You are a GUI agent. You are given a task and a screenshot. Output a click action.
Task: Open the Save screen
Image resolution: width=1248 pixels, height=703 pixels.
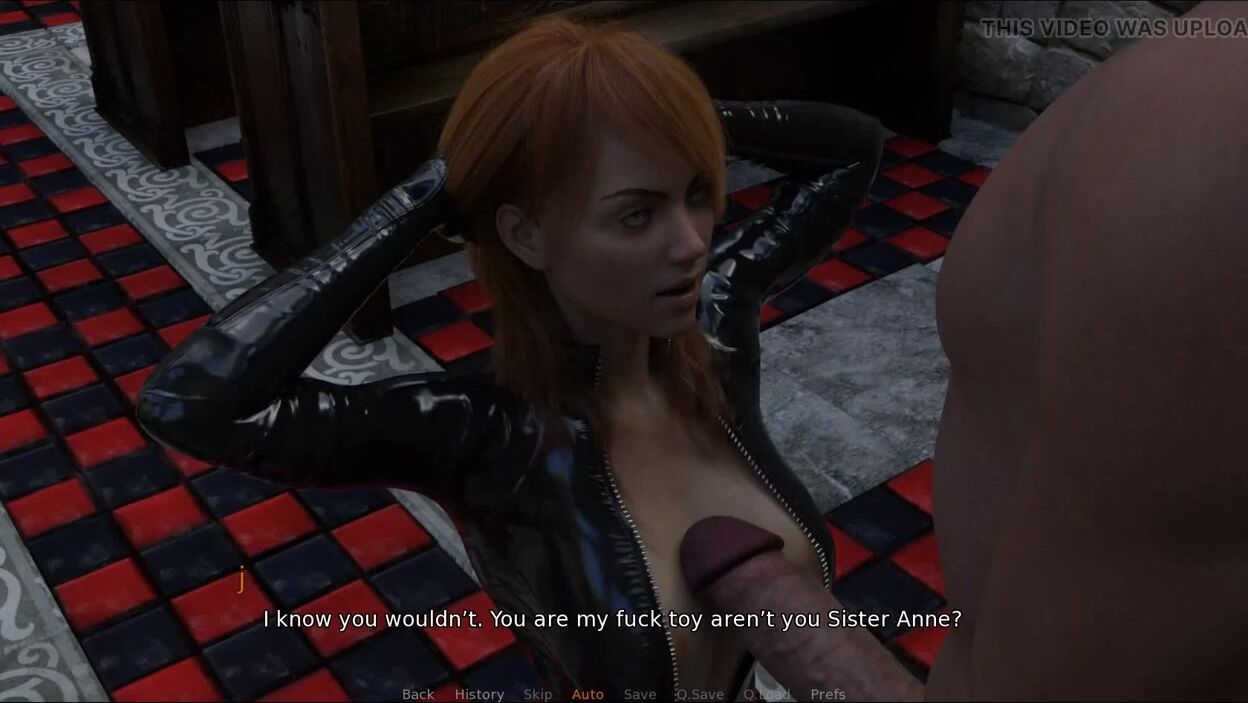pyautogui.click(x=640, y=694)
